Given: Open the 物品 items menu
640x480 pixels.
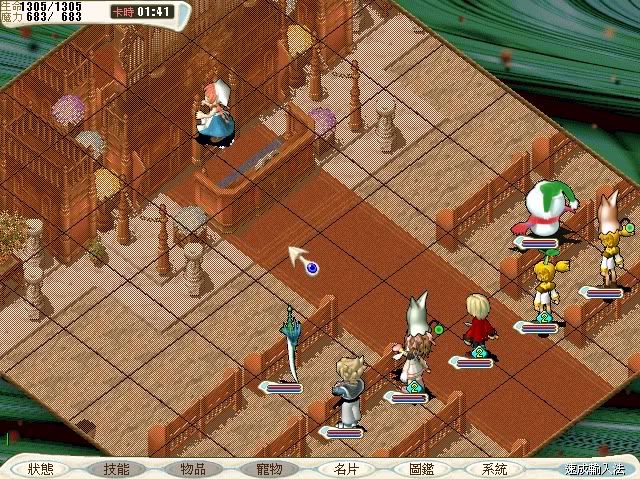Looking at the screenshot, I should point(193,468).
